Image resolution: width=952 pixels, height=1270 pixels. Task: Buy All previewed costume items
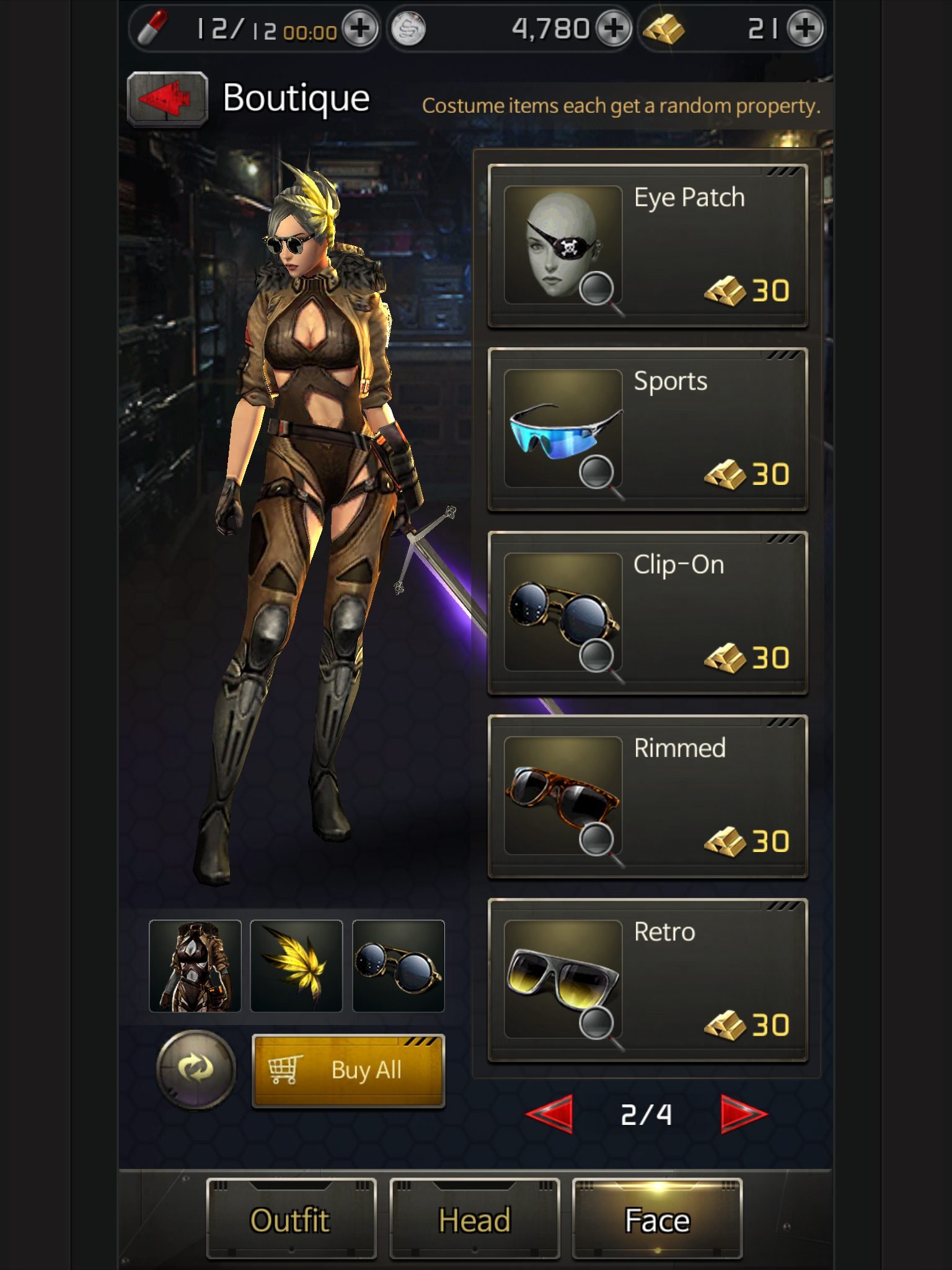click(348, 1070)
